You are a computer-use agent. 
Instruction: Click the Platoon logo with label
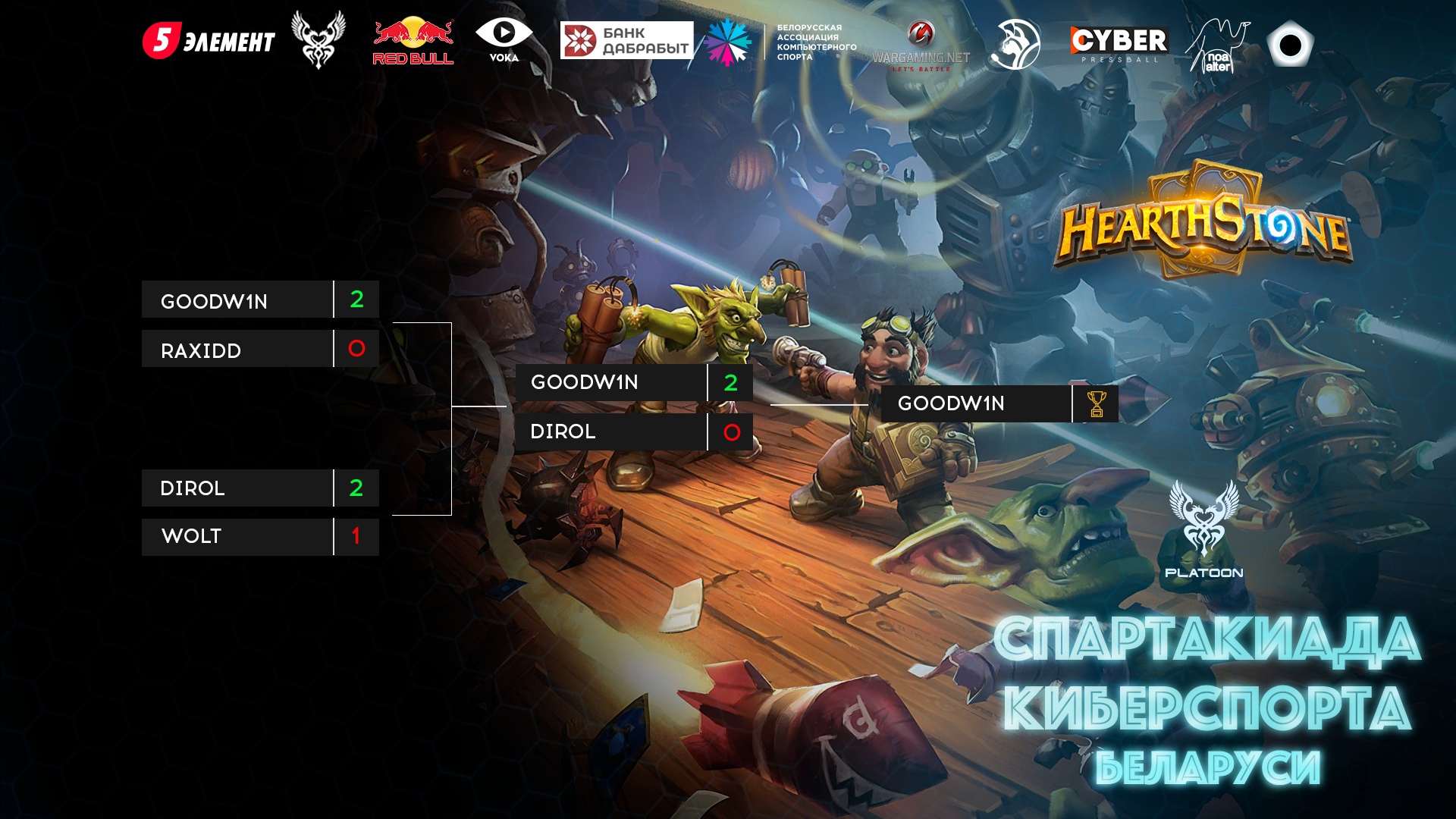(x=1203, y=529)
